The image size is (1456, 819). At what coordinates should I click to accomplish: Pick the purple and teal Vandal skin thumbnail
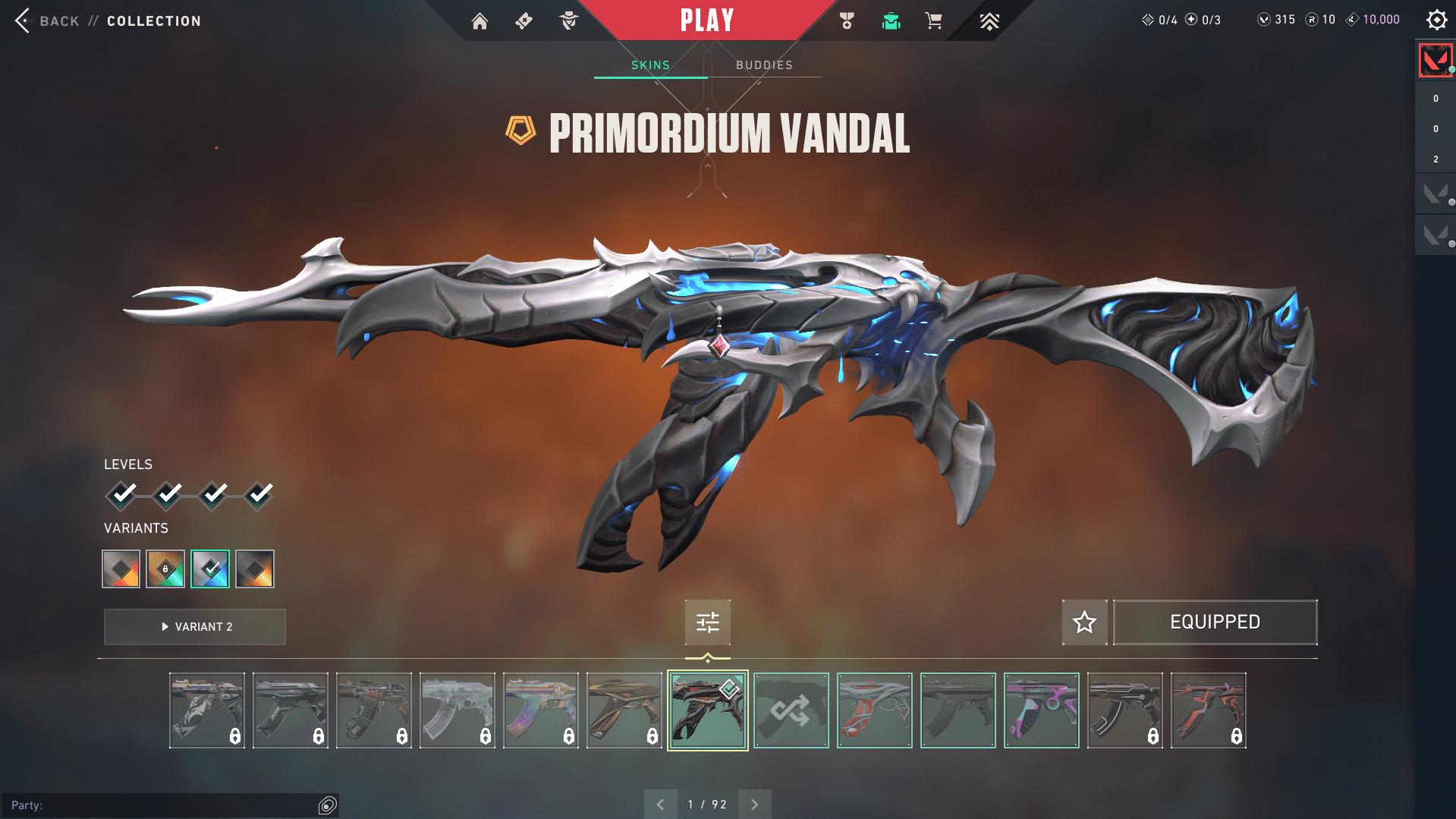(1041, 710)
